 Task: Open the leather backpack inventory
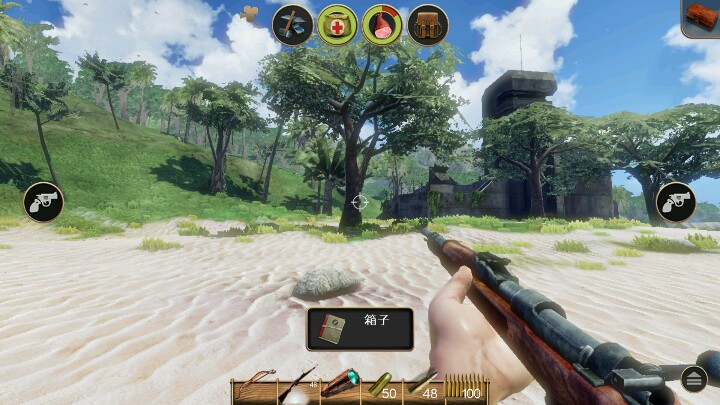(x=428, y=25)
